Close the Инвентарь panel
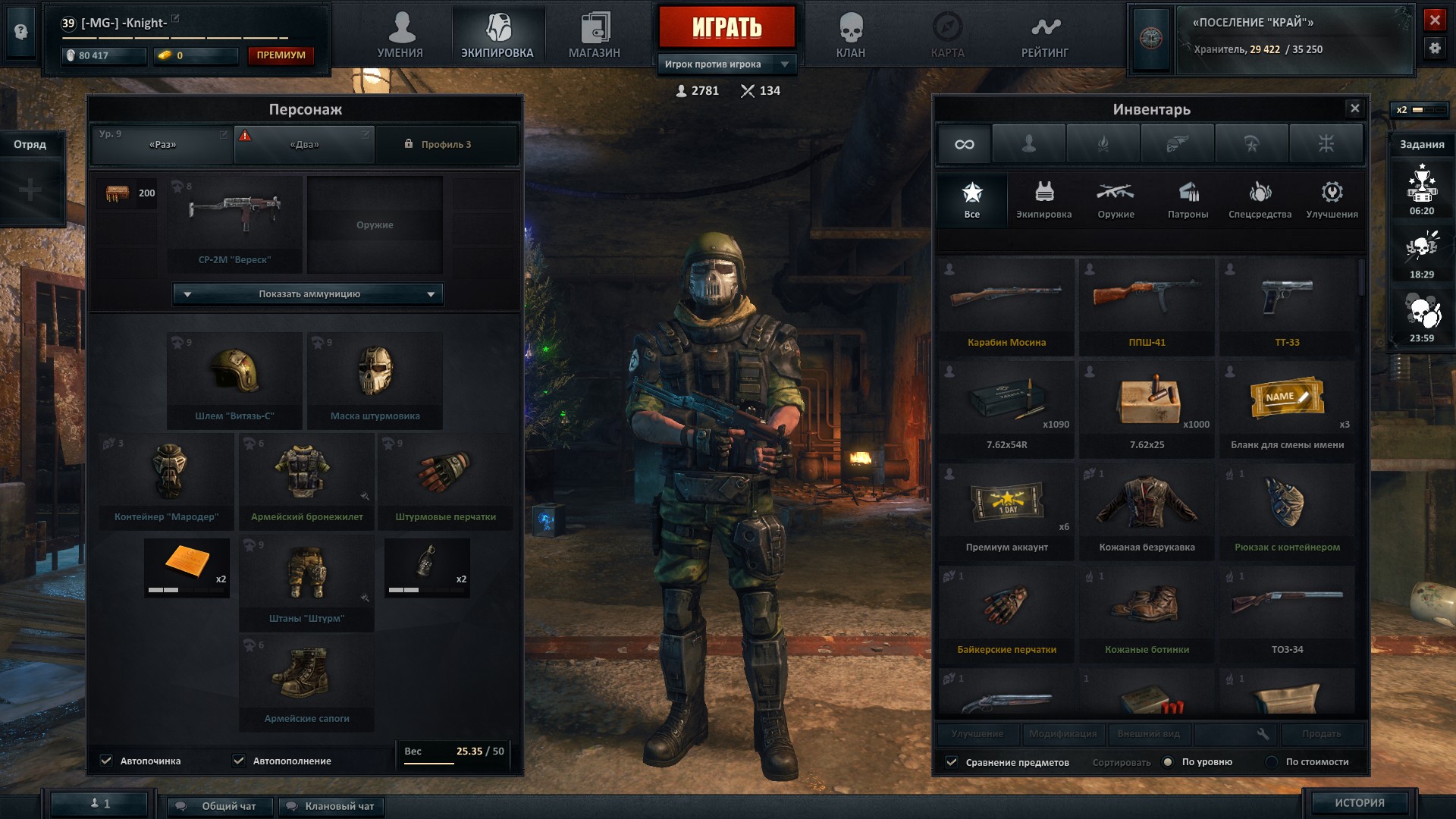 click(x=1354, y=108)
